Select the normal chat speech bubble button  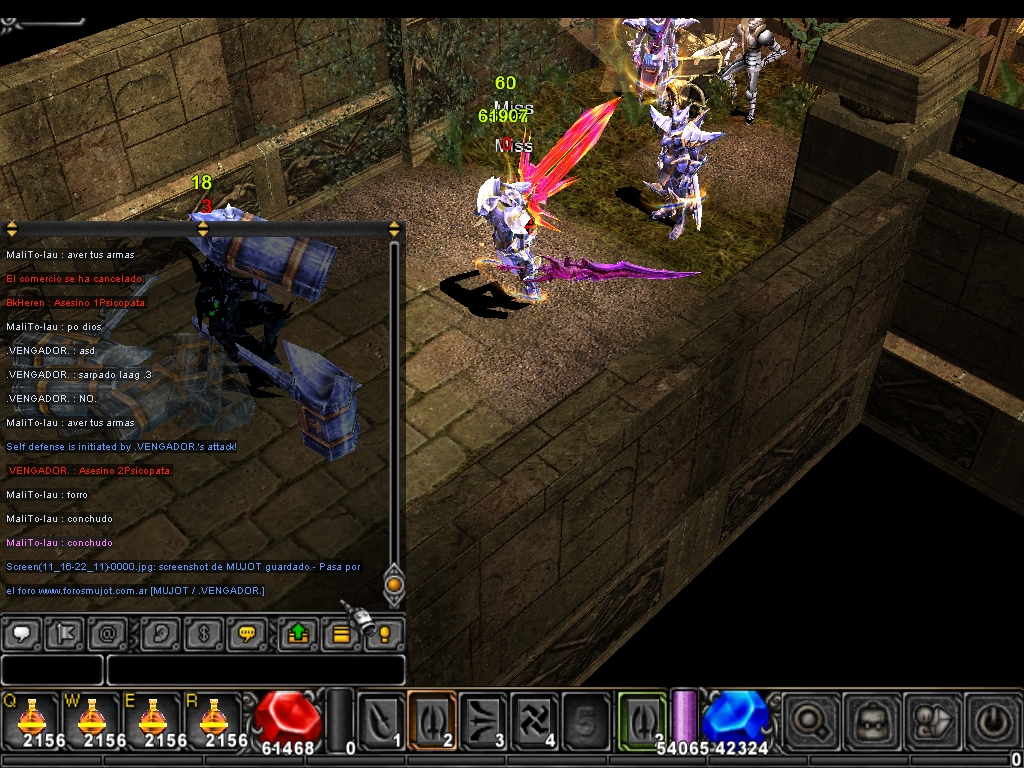(x=21, y=634)
